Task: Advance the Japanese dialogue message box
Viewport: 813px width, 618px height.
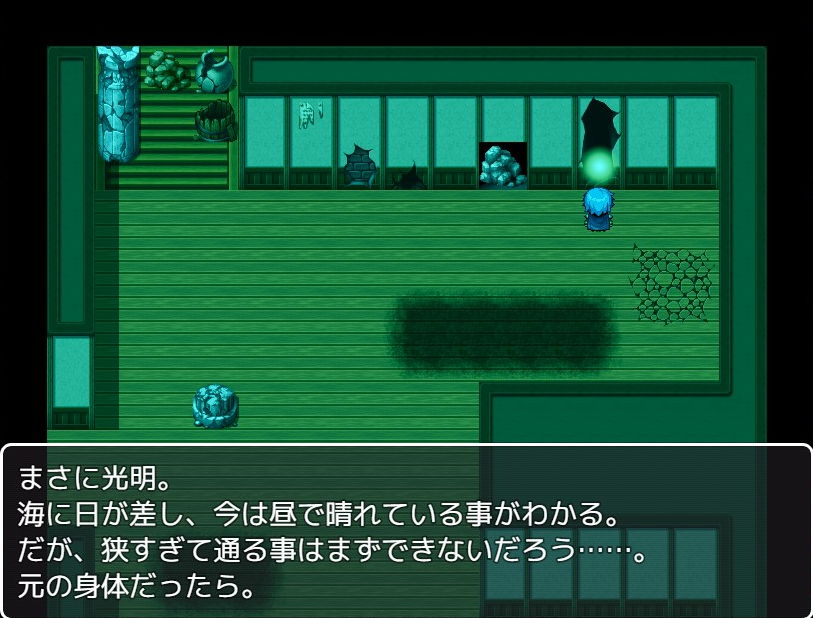Action: coord(406,531)
